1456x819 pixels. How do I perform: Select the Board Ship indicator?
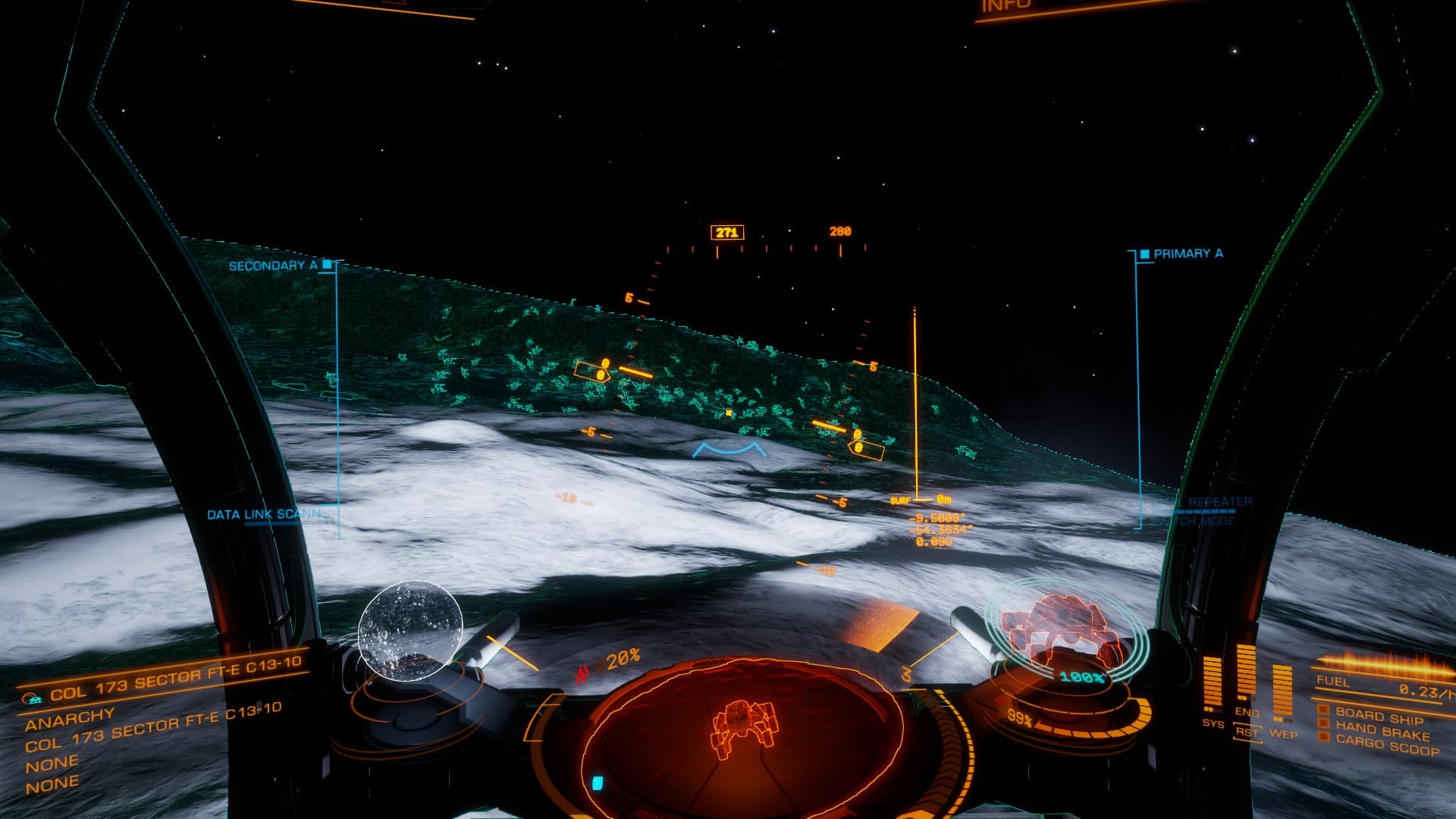pos(1377,717)
